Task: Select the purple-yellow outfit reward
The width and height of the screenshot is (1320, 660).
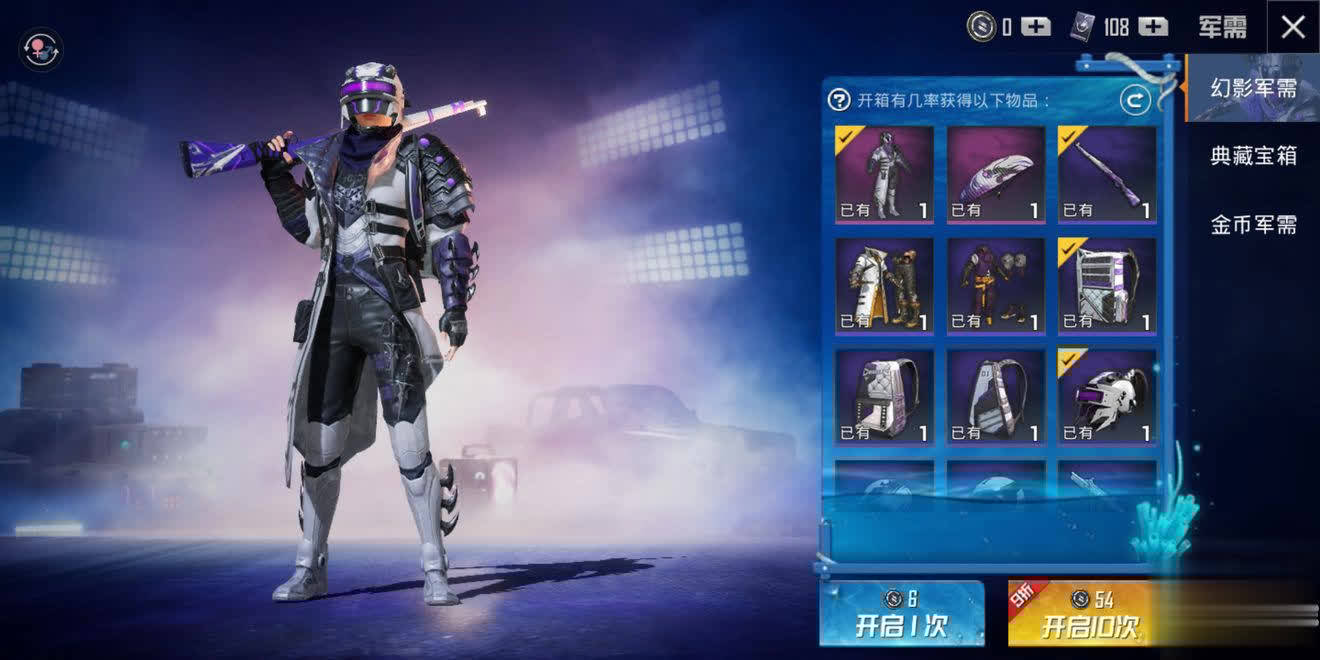Action: 996,286
